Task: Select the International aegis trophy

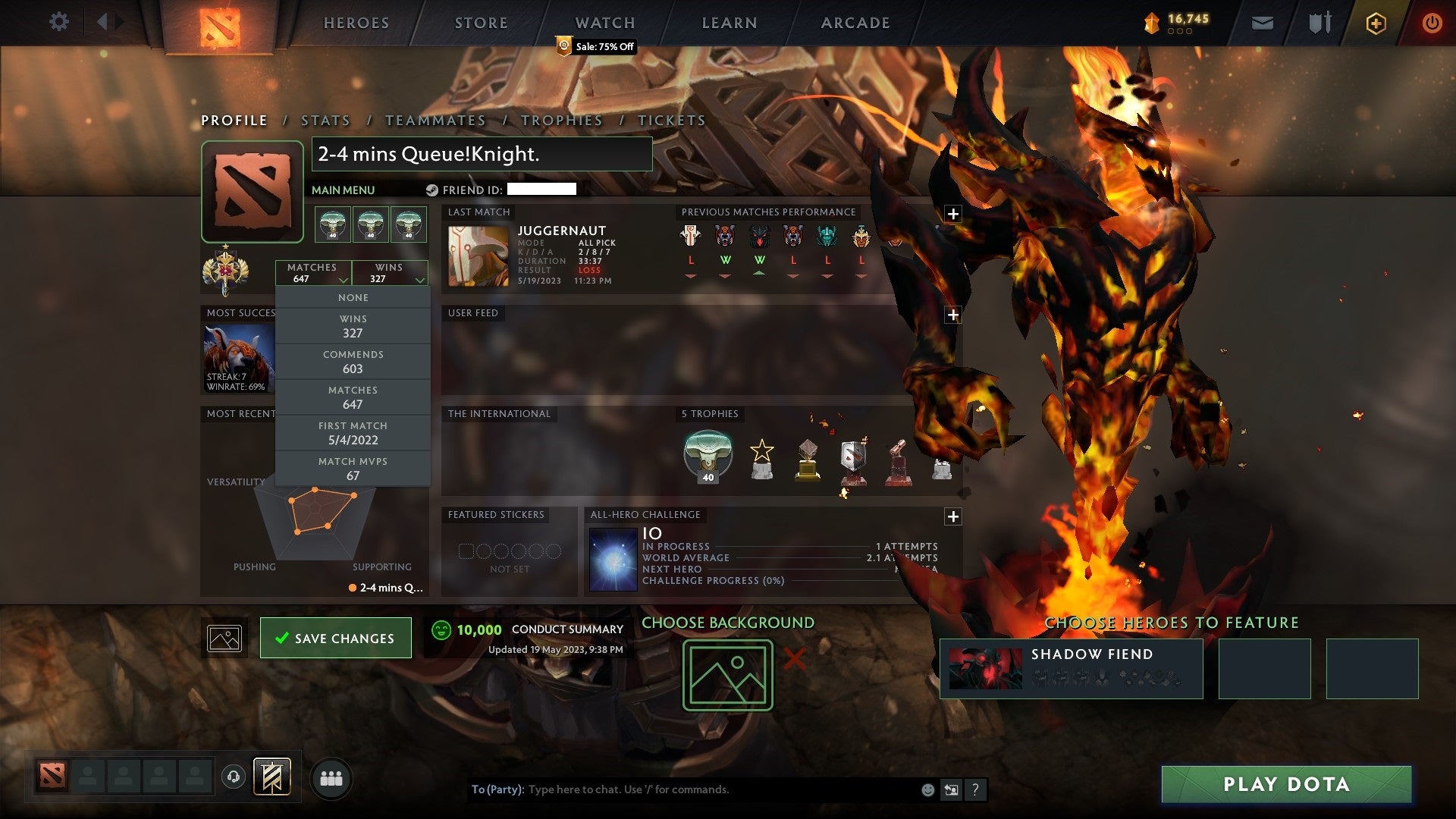Action: (708, 453)
